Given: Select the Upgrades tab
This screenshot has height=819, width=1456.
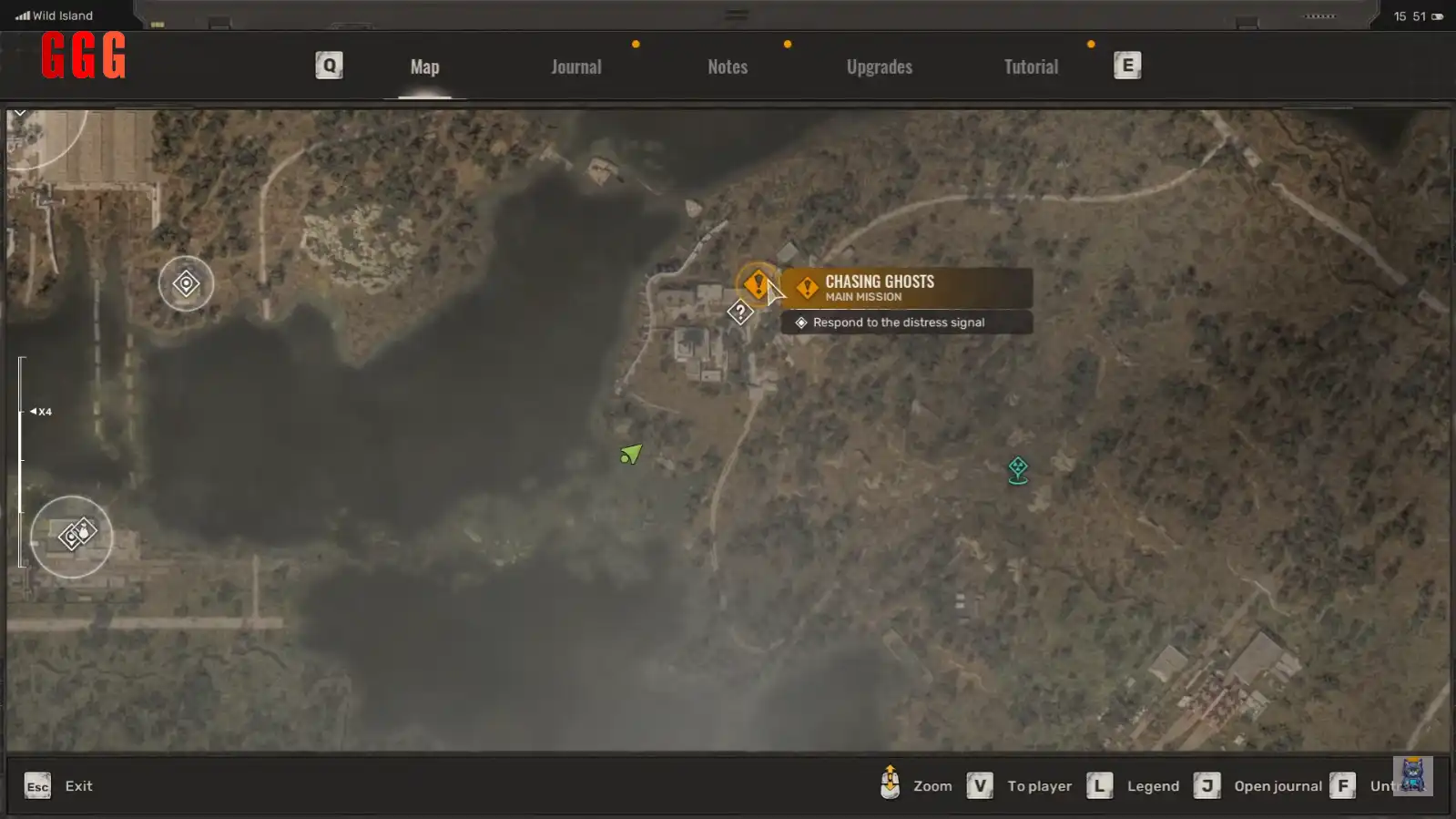Looking at the screenshot, I should coord(879,67).
